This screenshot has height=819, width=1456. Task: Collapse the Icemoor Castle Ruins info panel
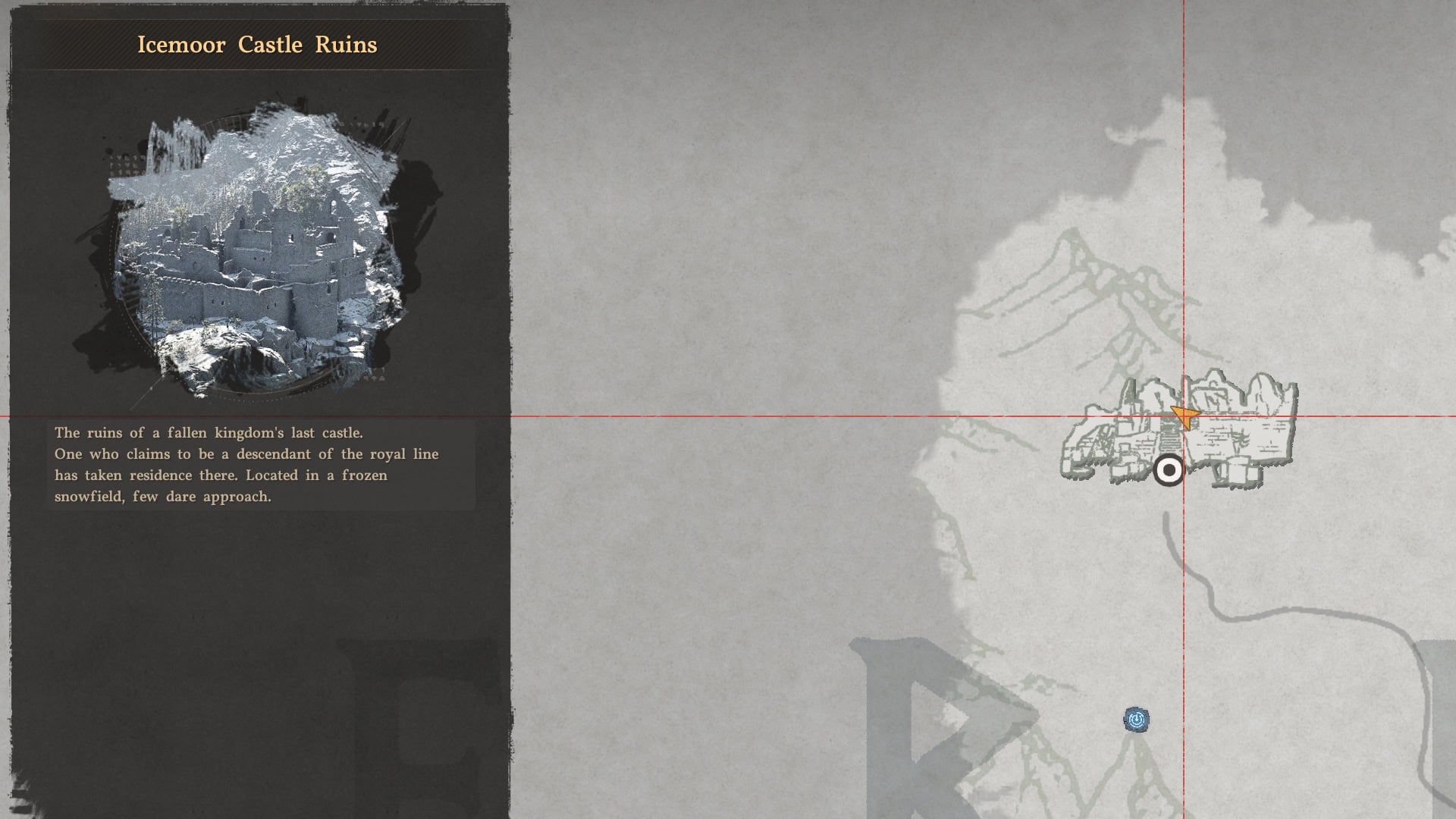(258, 45)
